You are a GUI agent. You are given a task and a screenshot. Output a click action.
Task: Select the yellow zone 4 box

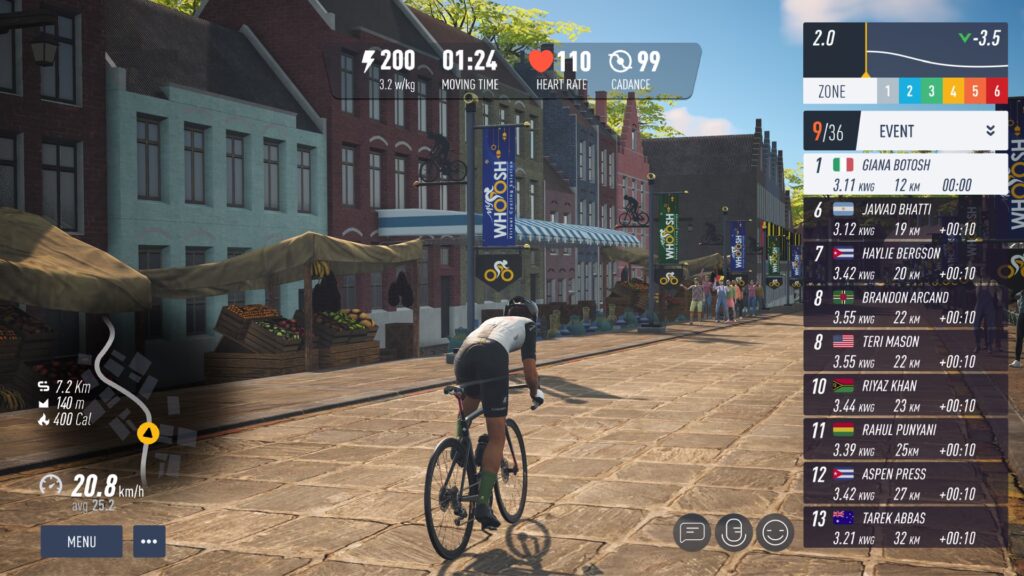pos(953,91)
